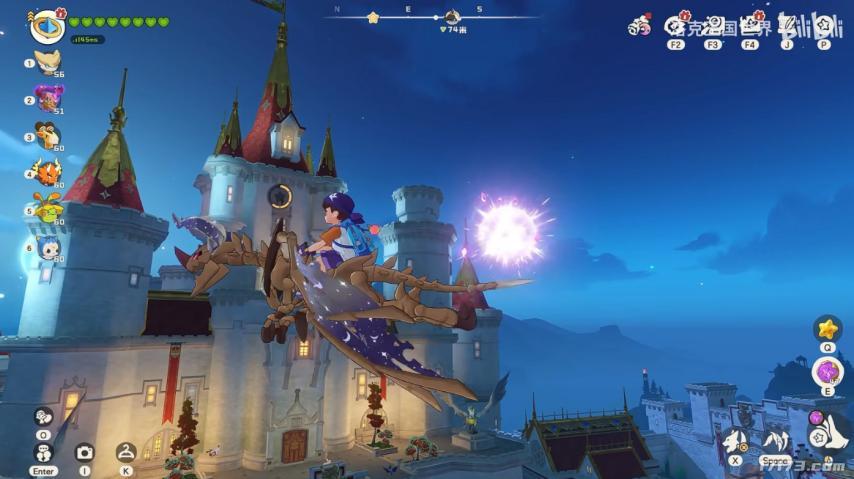
Task: Use the purple magic orb skill
Action: click(827, 372)
